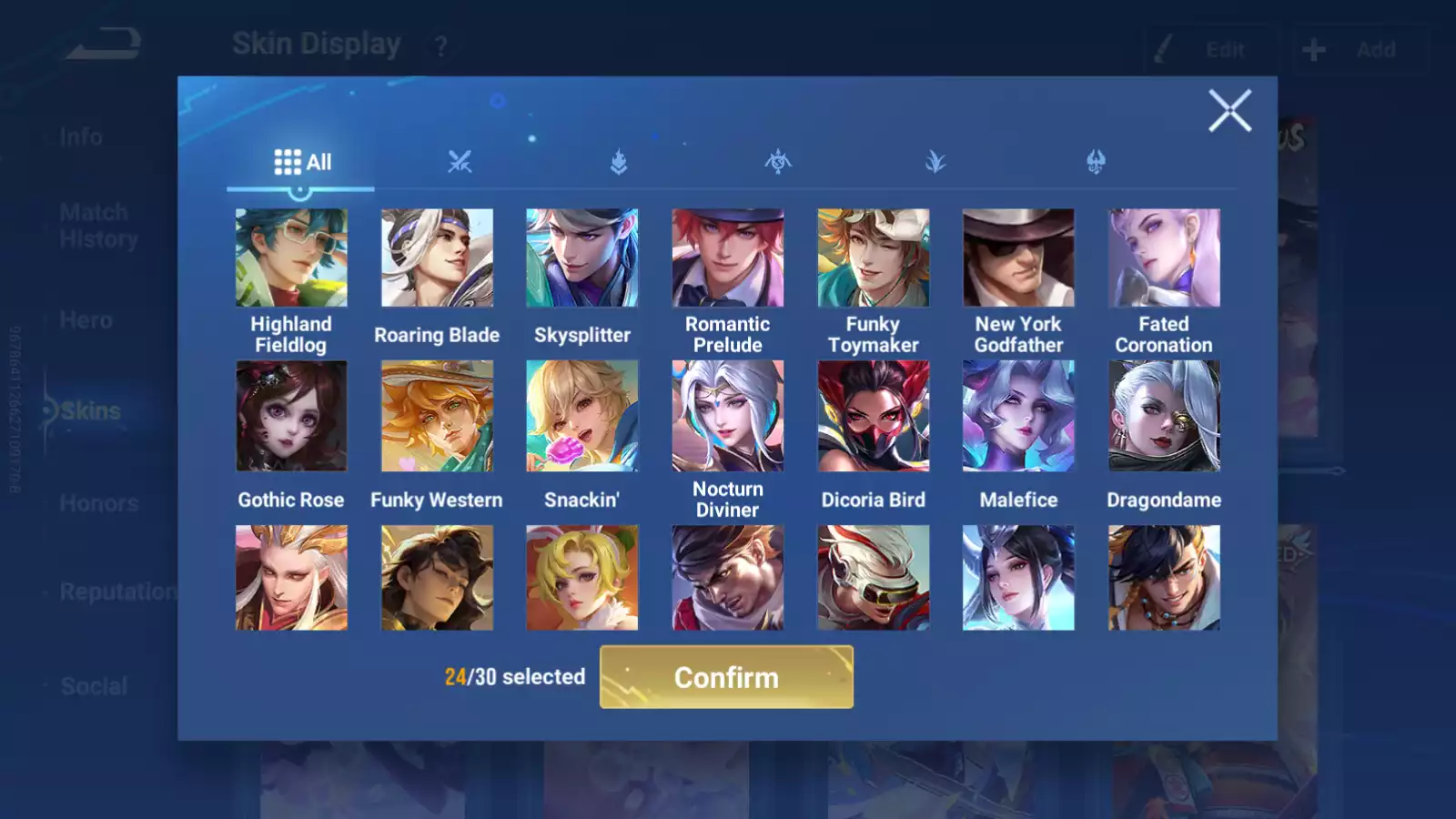The height and width of the screenshot is (819, 1456).
Task: Confirm the skin selection
Action: 726,677
